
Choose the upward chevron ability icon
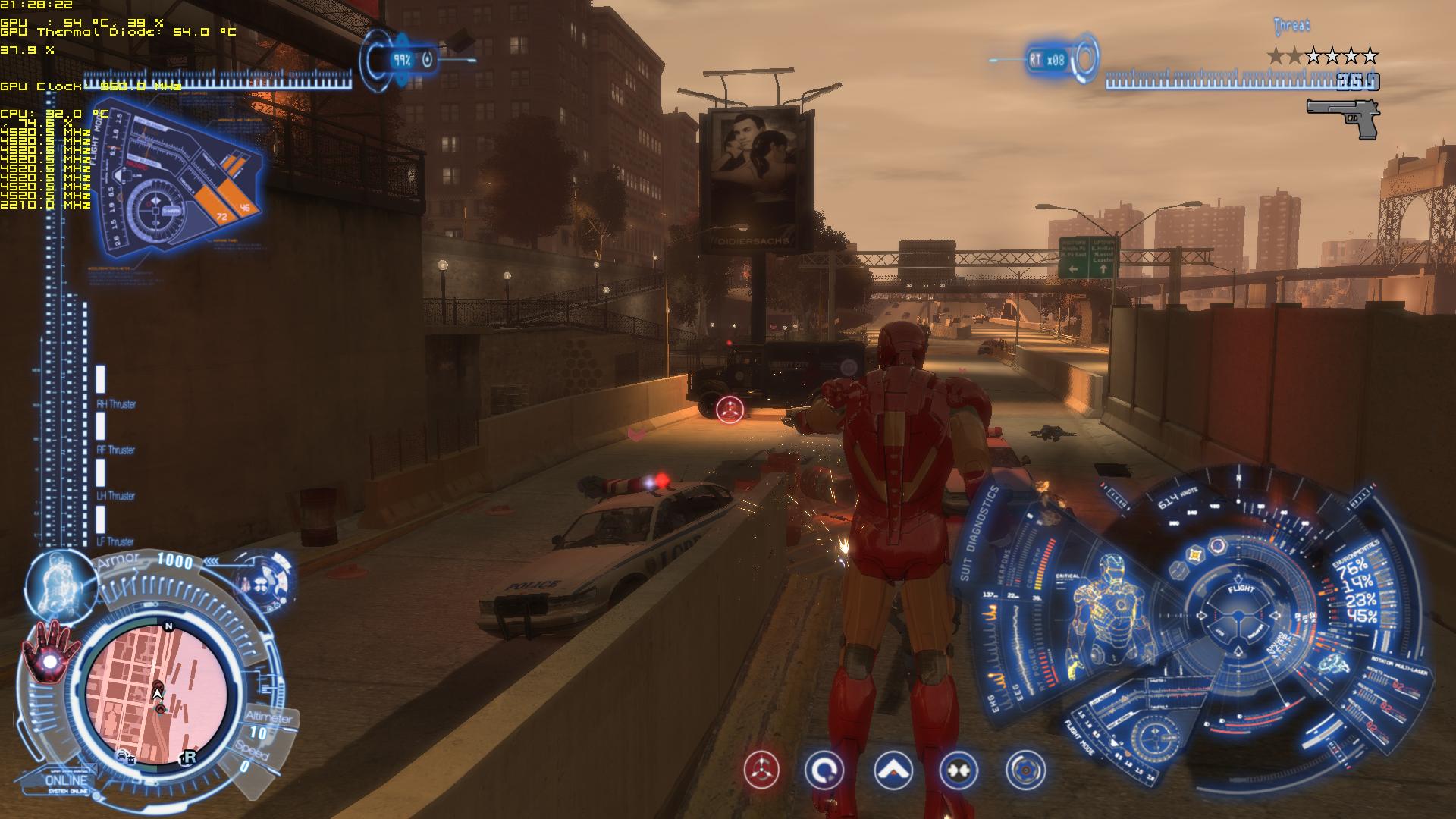[x=893, y=770]
